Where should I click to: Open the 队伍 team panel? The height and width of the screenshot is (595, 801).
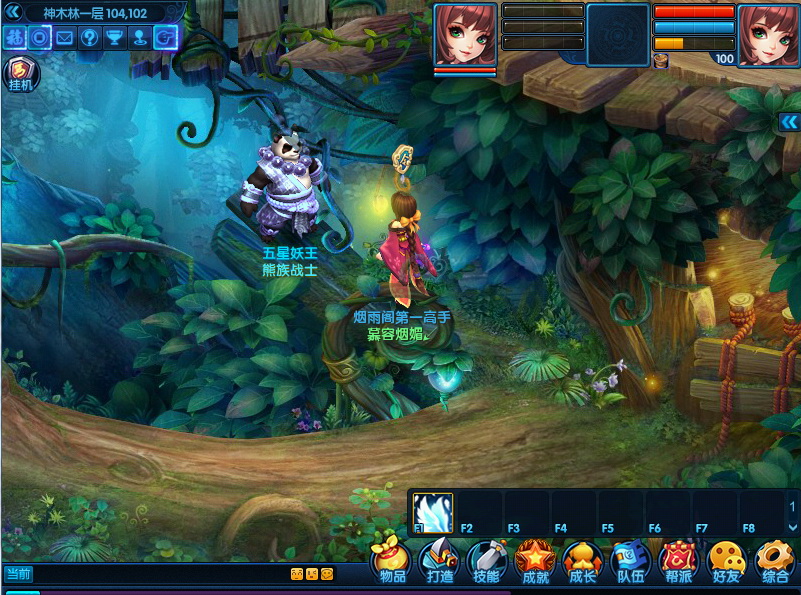(x=630, y=561)
